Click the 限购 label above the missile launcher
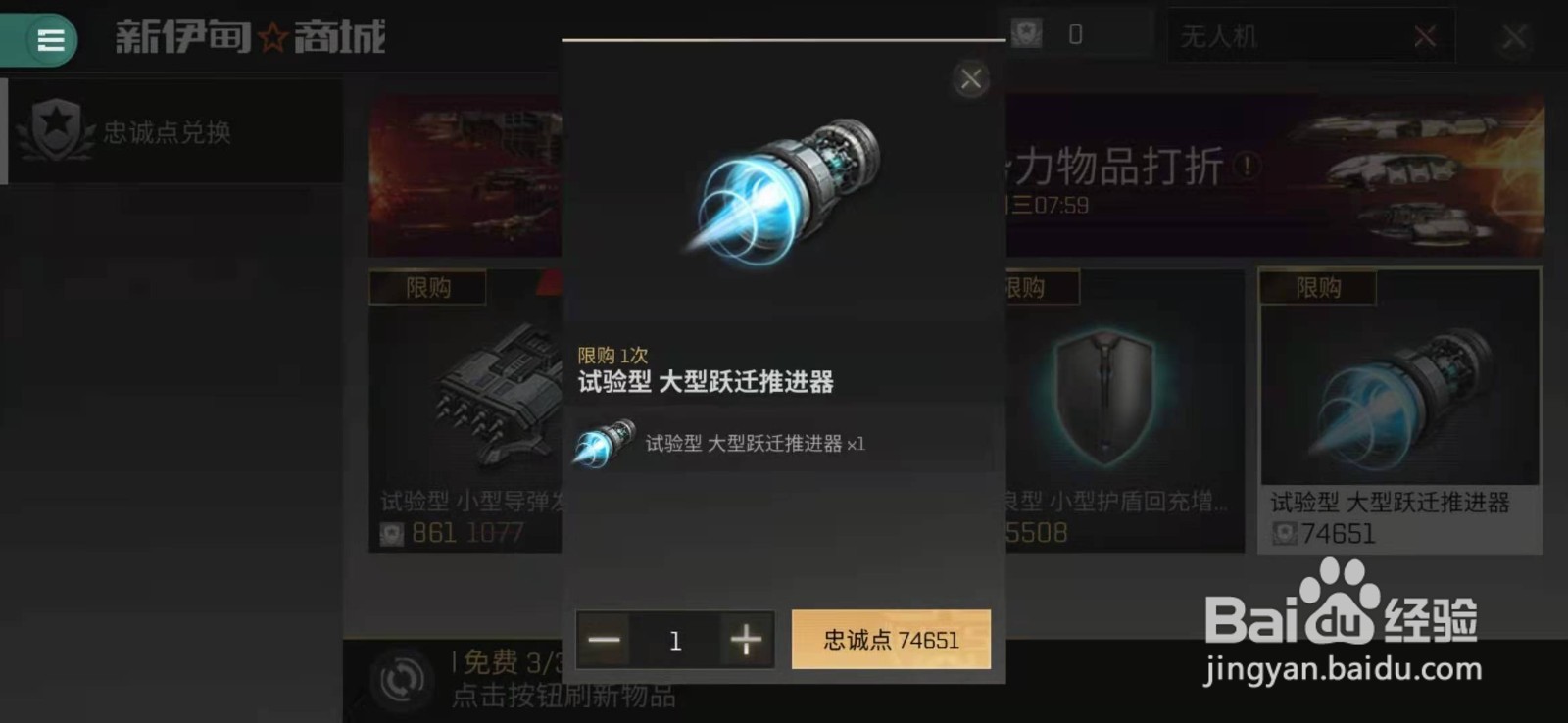The height and width of the screenshot is (723, 1568). click(x=427, y=287)
